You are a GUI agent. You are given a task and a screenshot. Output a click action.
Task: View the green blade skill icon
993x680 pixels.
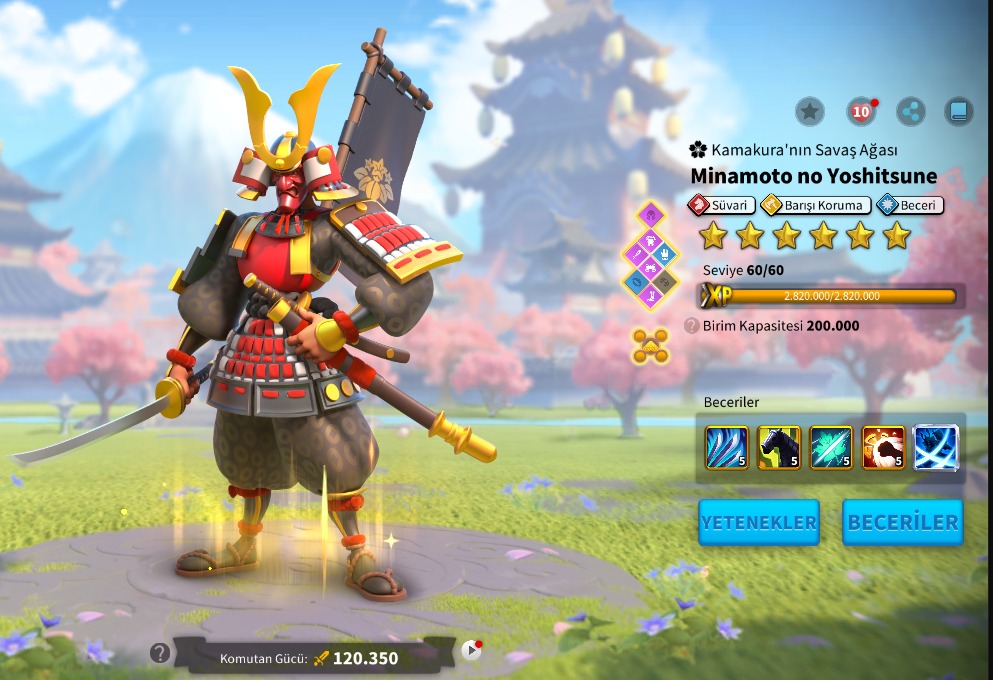click(831, 448)
